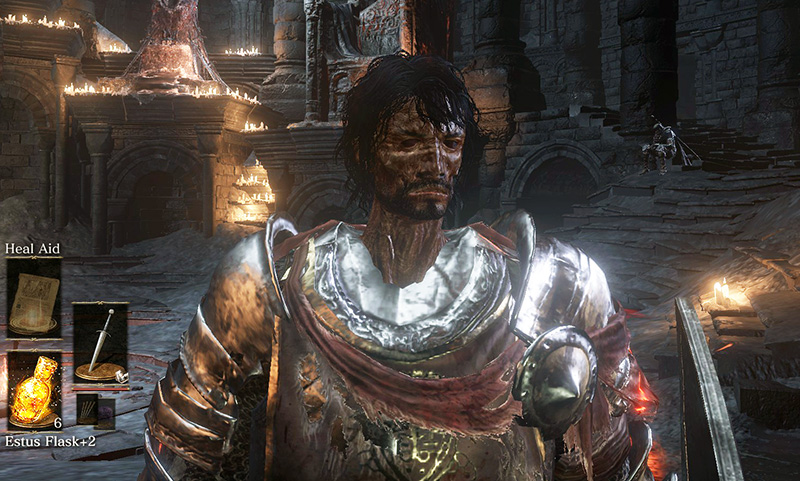Select the Heal Aid spell slot

[34, 297]
